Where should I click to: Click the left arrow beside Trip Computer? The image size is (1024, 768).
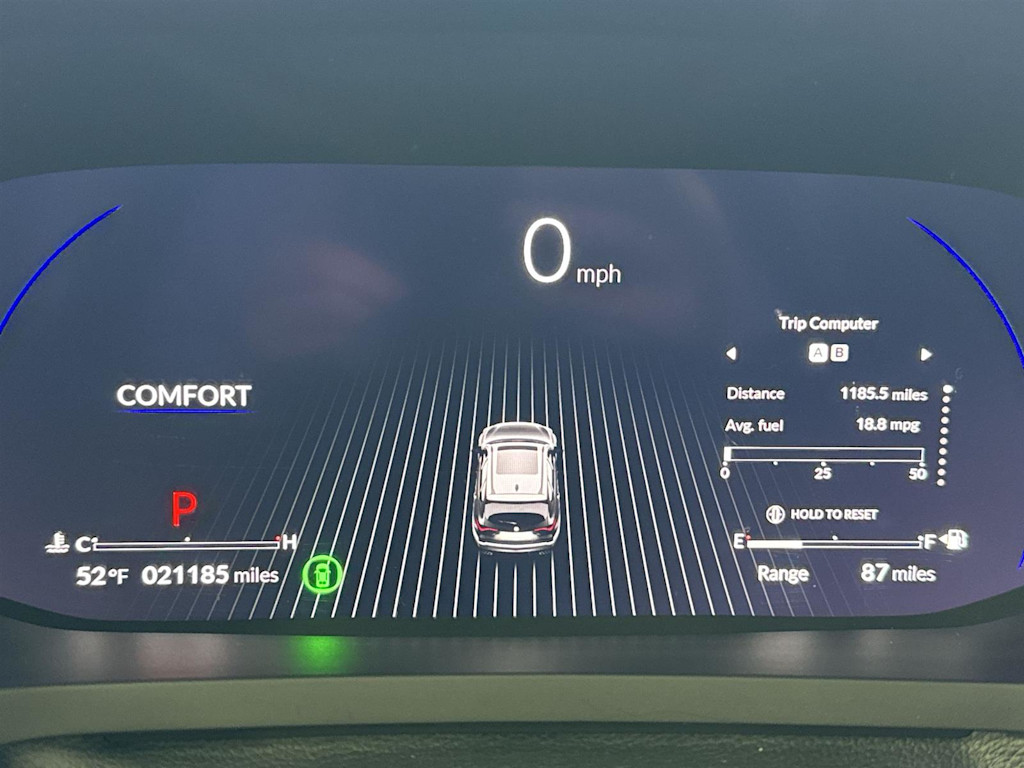[731, 353]
